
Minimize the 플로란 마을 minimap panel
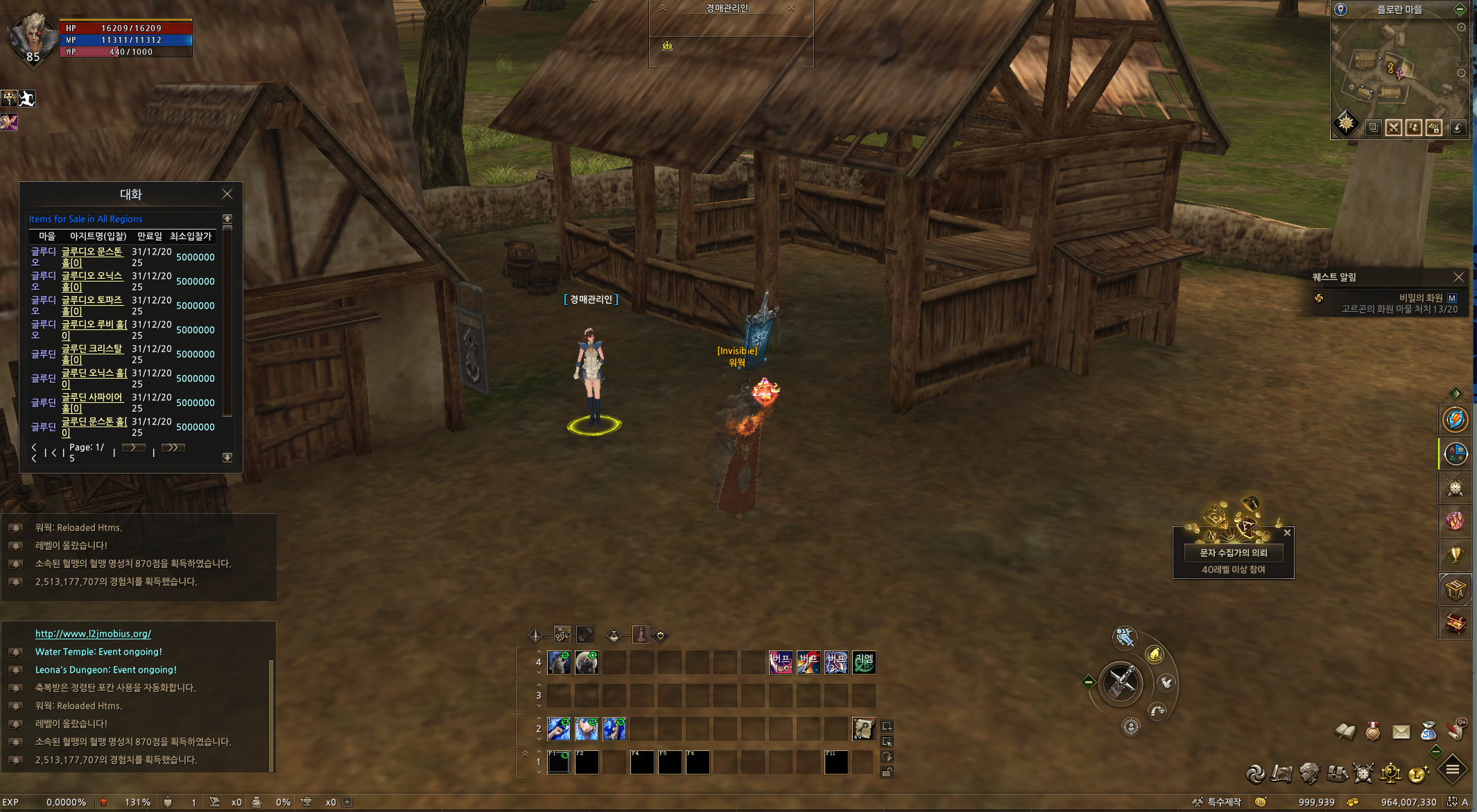1460,9
